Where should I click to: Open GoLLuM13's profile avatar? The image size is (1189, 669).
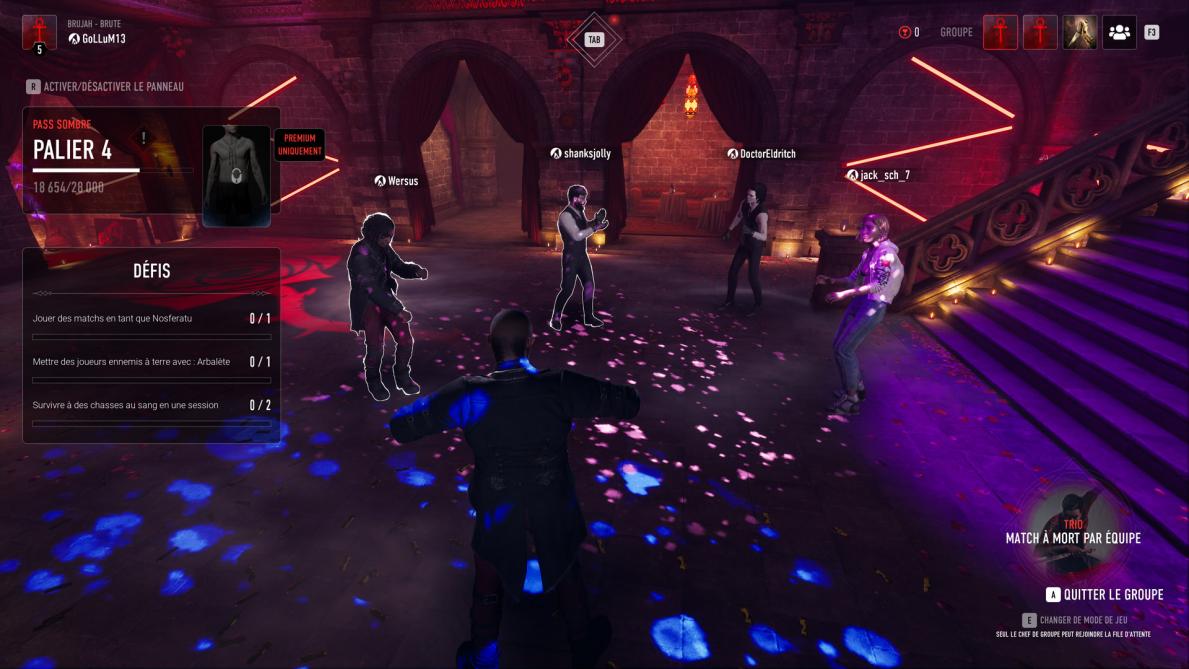pos(39,32)
